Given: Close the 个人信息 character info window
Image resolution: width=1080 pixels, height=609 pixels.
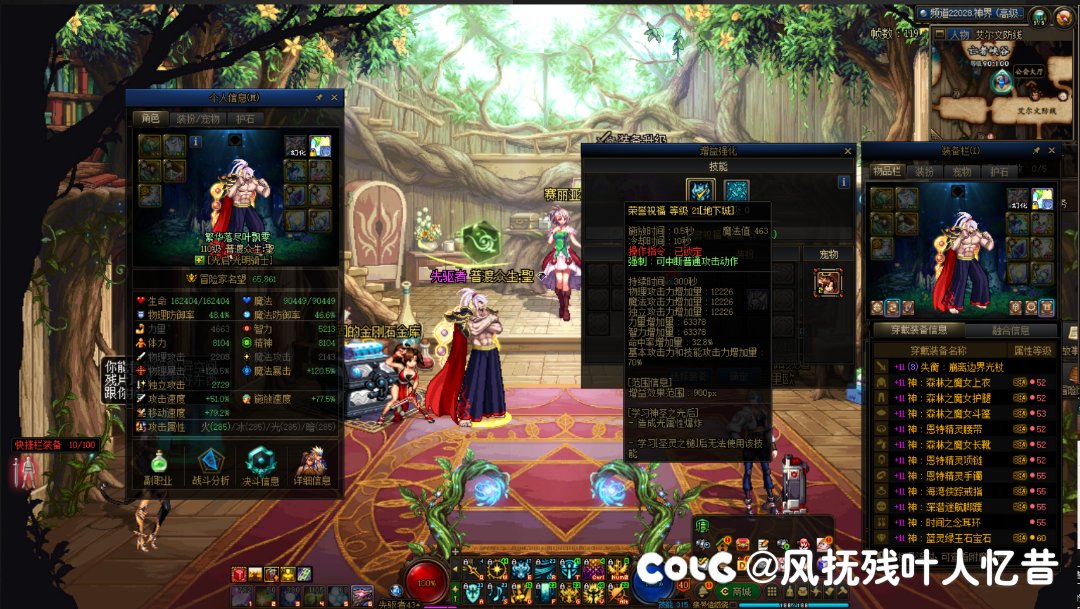Looking at the screenshot, I should [335, 98].
